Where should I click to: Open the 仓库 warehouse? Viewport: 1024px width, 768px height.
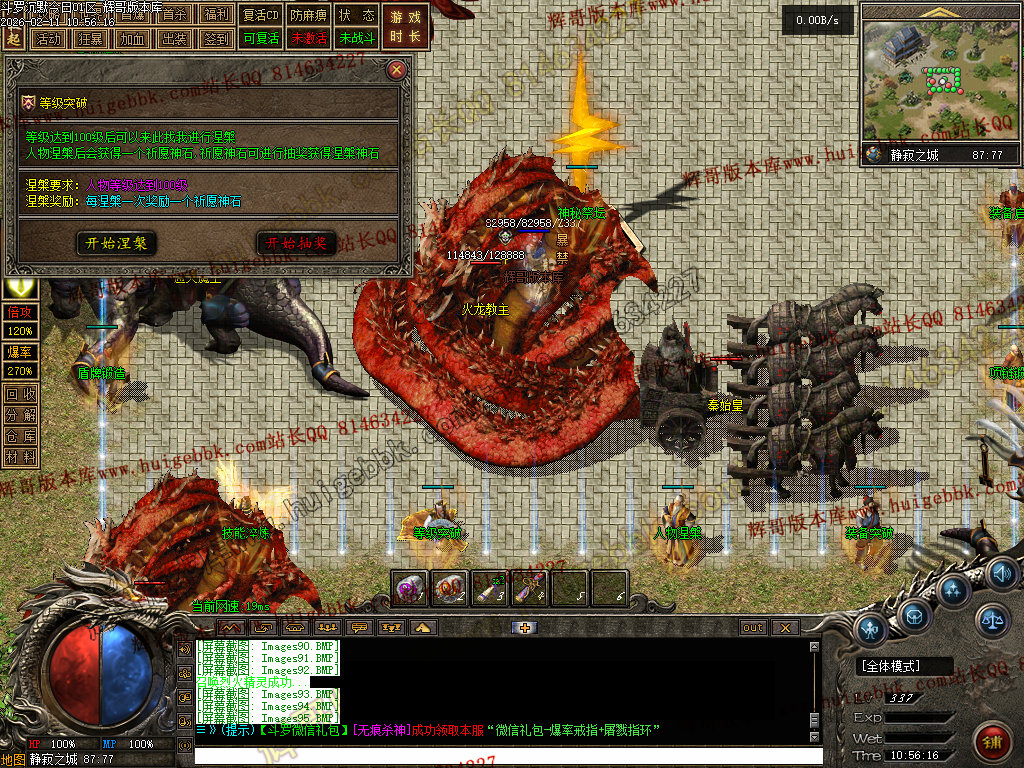[x=20, y=435]
